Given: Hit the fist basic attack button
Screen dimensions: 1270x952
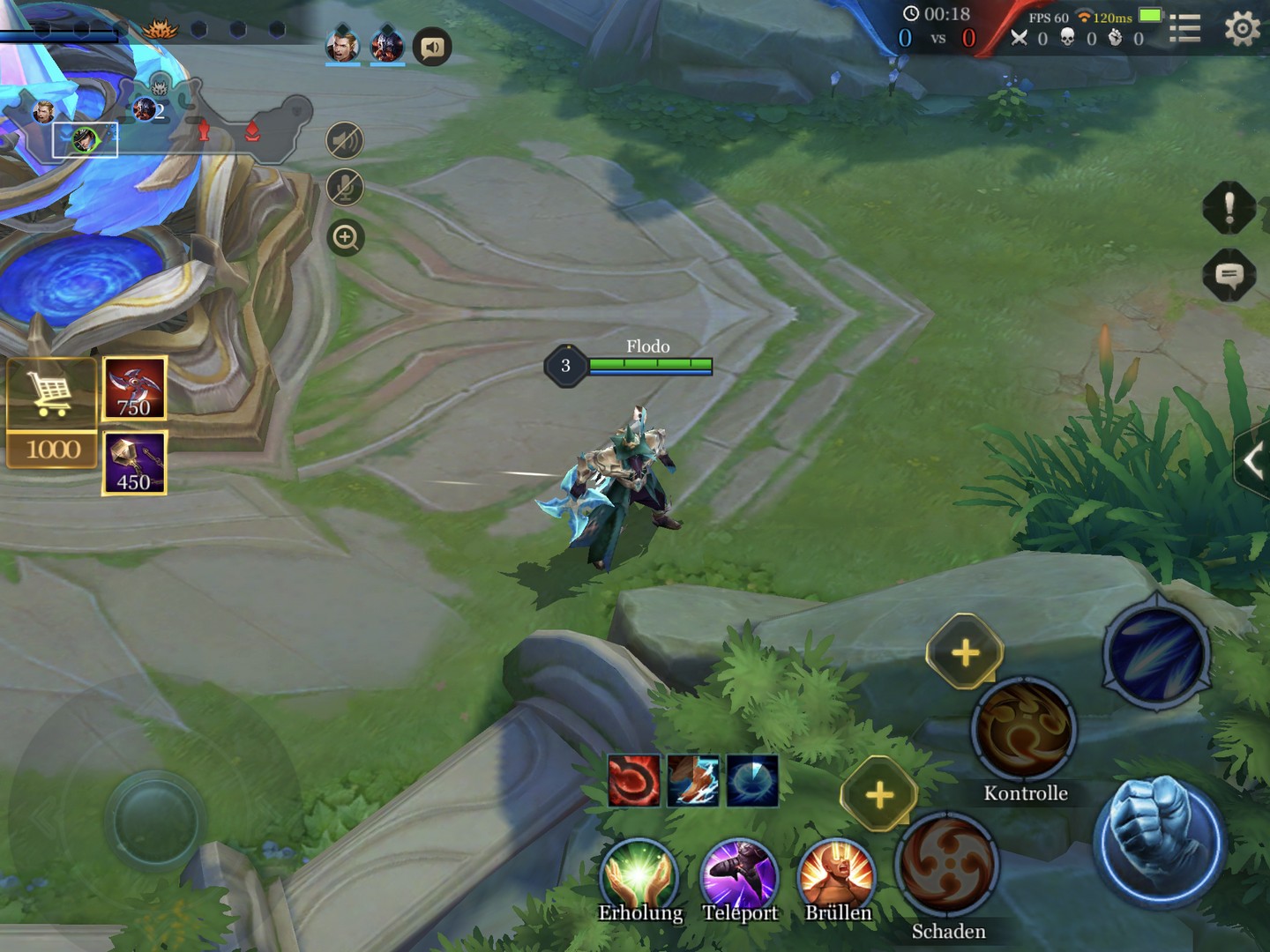Looking at the screenshot, I should tap(1158, 842).
